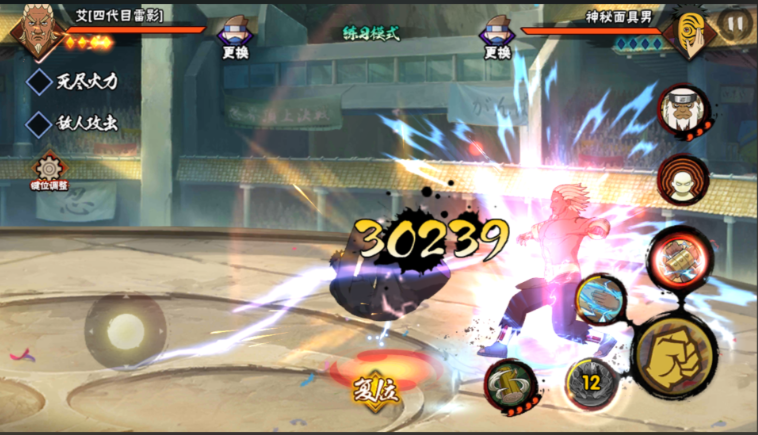This screenshot has width=758, height=435.
Task: Use the skill showing a 12 cooldown
Action: 590,381
